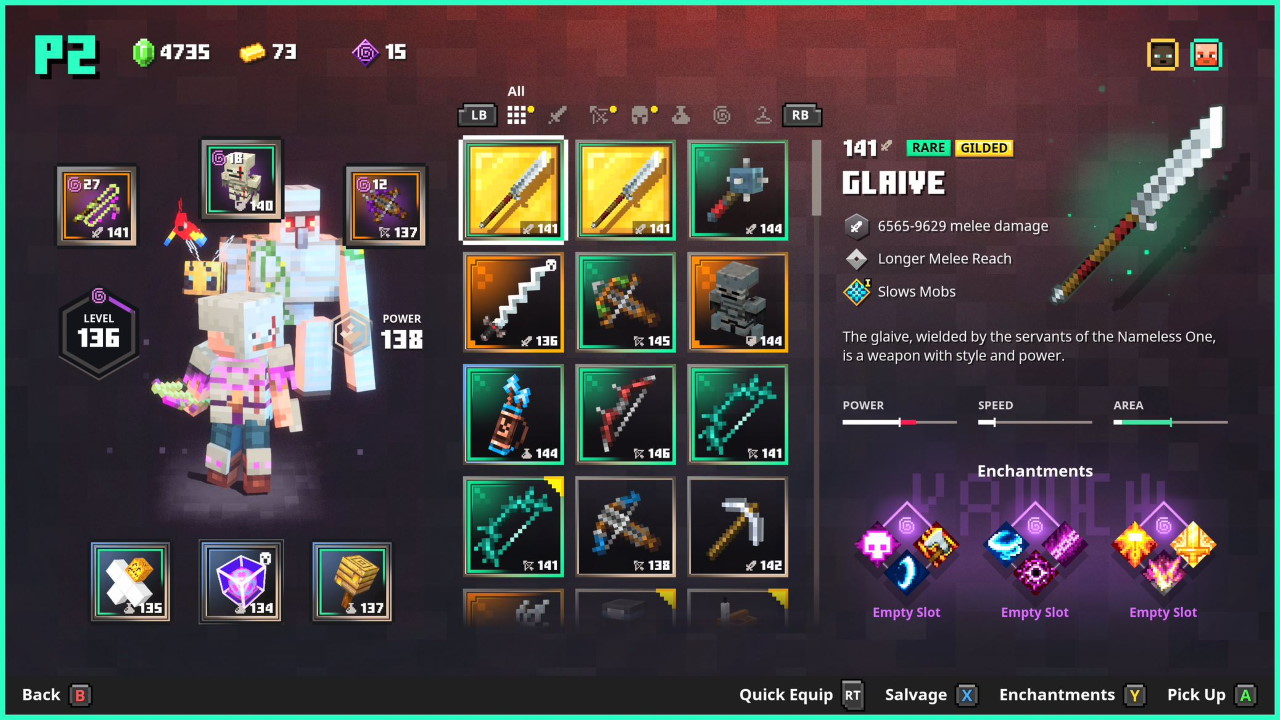1280x720 pixels.
Task: Click the gold currency icon
Action: click(x=252, y=52)
